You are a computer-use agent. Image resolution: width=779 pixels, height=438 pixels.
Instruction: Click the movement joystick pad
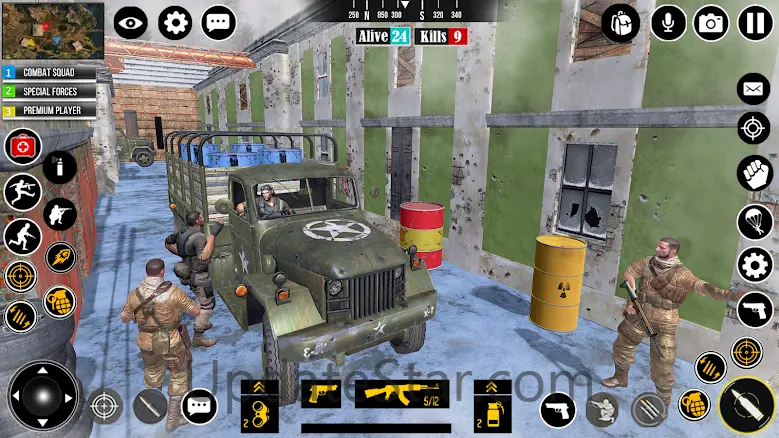point(43,395)
